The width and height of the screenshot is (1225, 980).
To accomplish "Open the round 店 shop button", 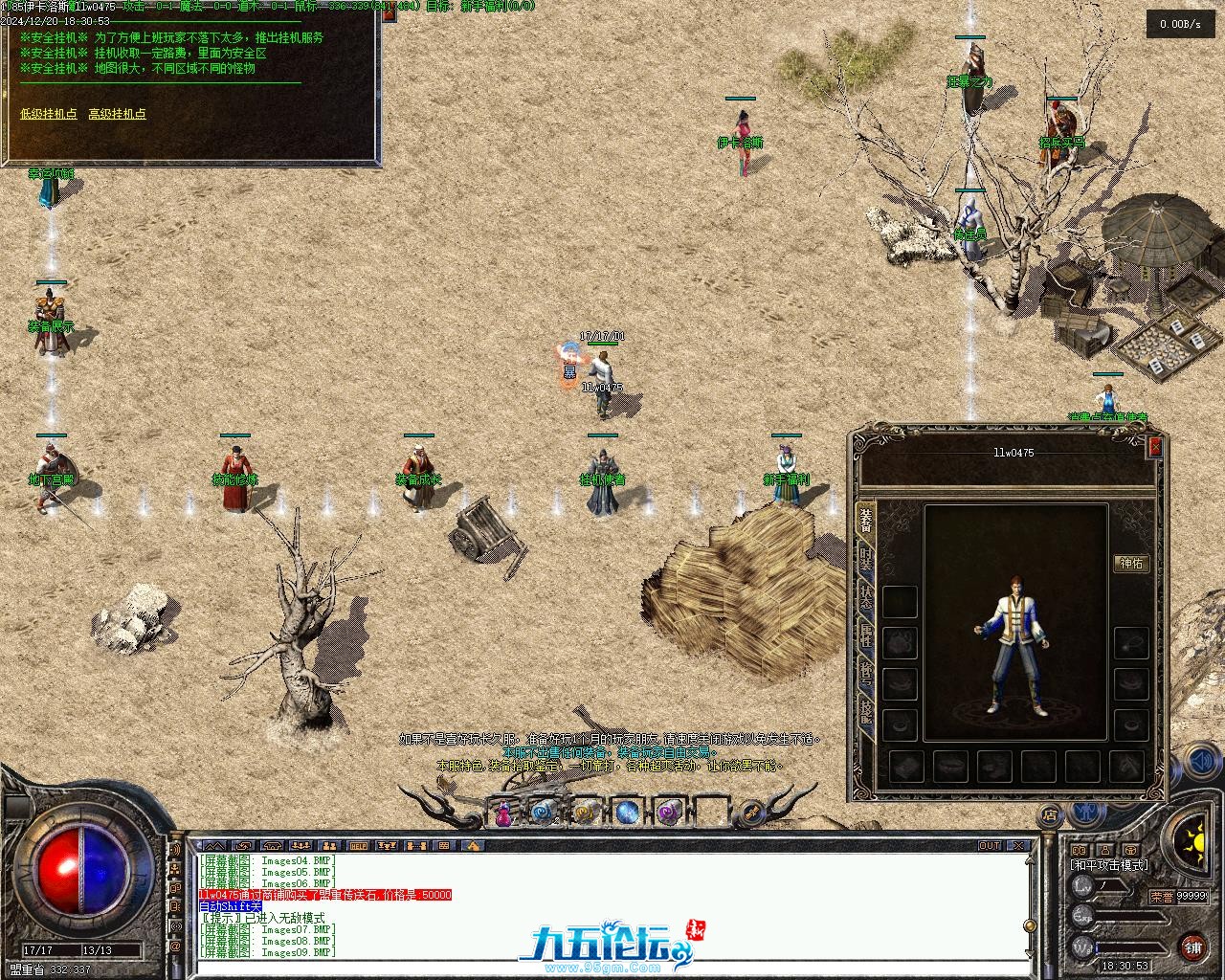I will coord(1049,815).
